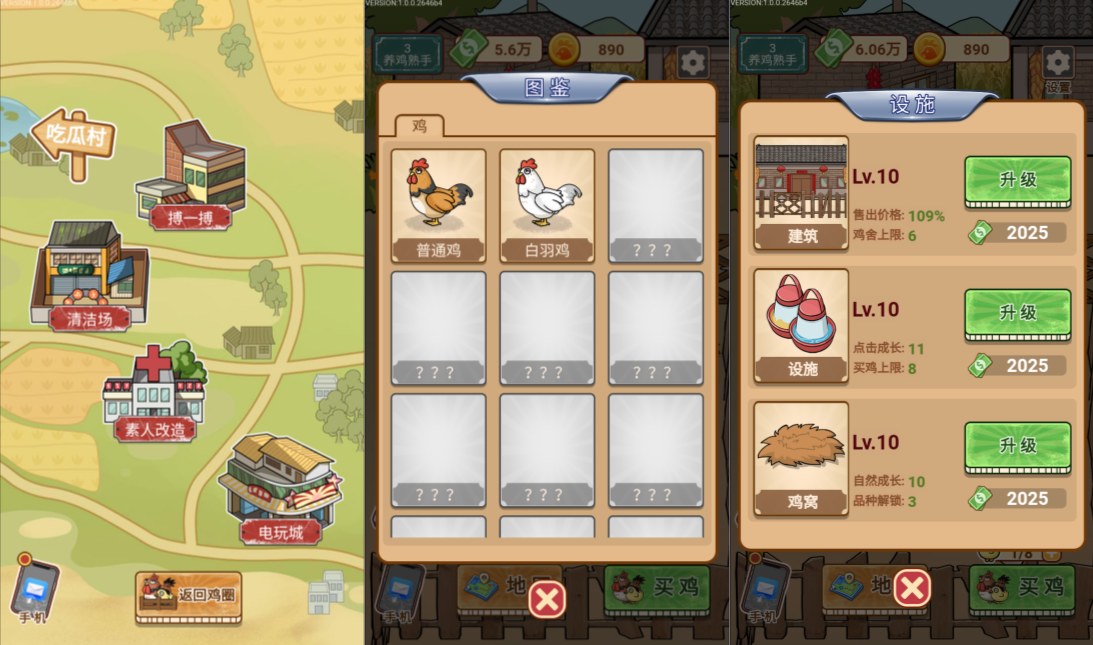
Task: Close the 图鉴 encyclopedia panel
Action: (x=547, y=599)
